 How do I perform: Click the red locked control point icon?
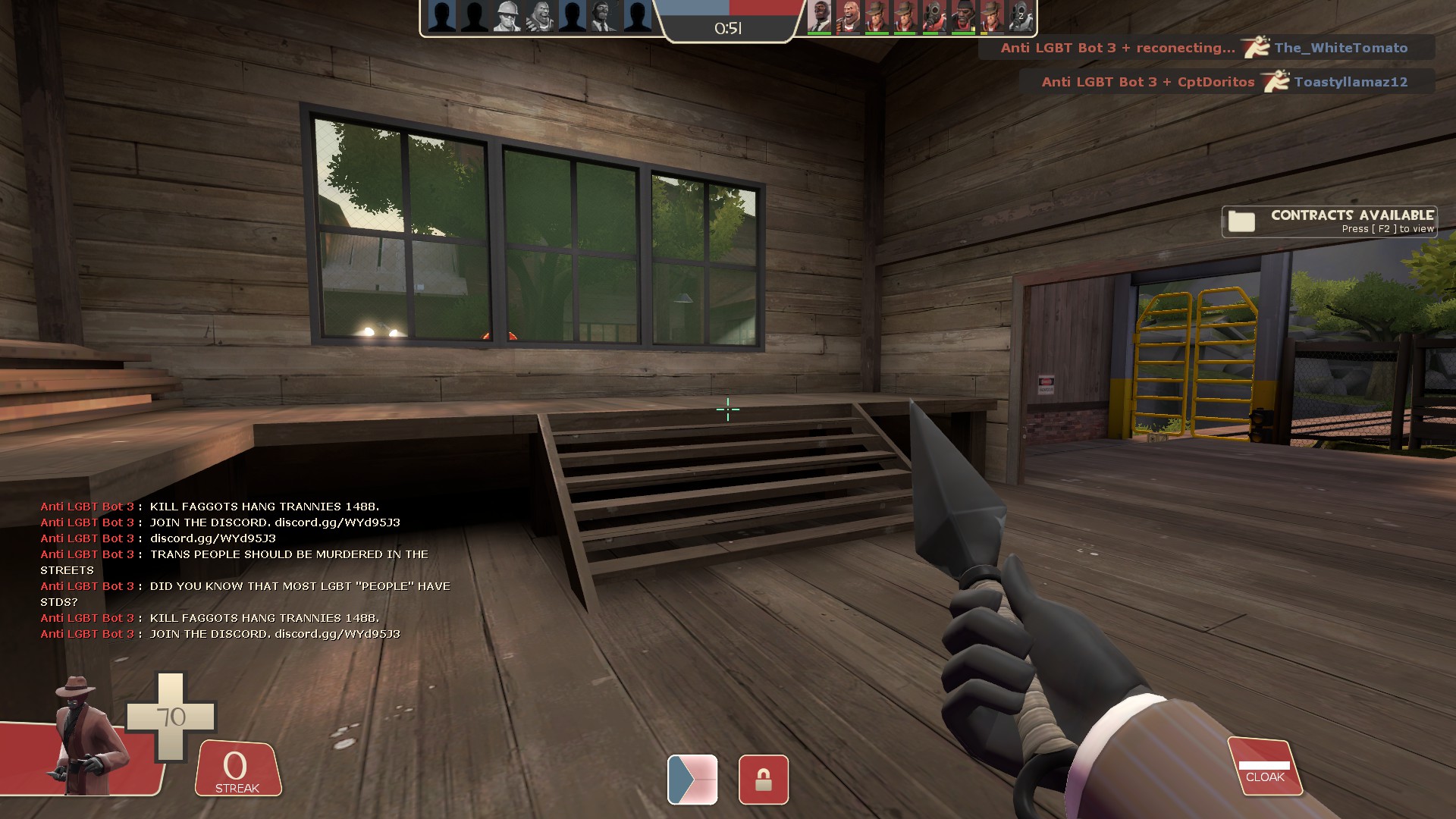click(x=763, y=780)
